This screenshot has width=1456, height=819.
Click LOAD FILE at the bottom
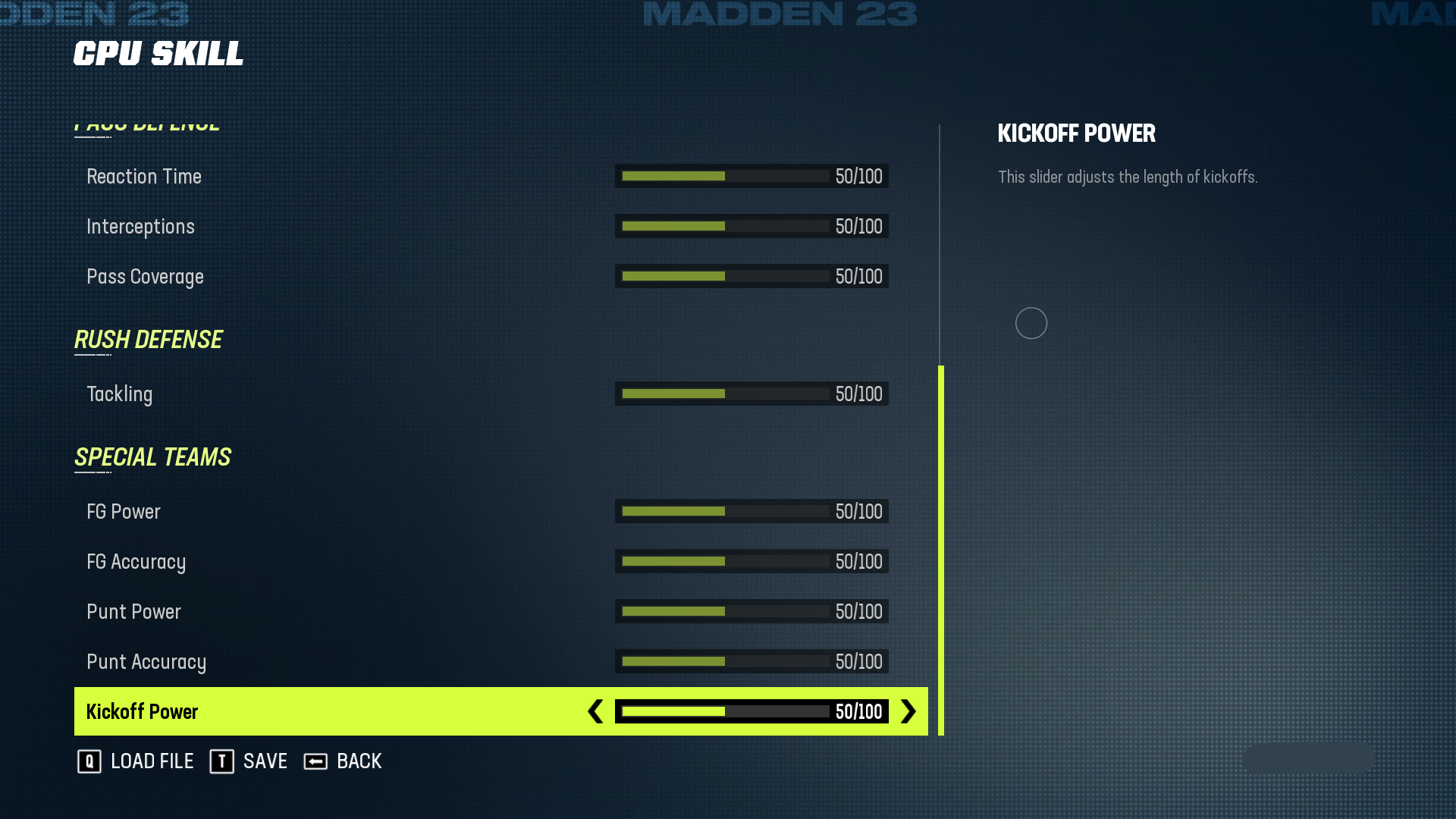pyautogui.click(x=152, y=761)
